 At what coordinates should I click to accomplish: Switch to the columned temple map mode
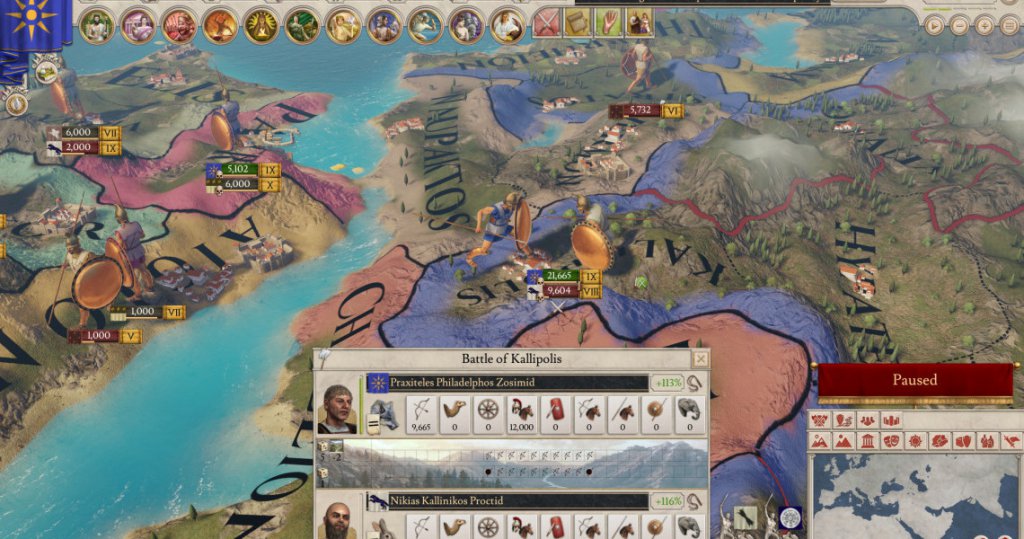pyautogui.click(x=867, y=441)
